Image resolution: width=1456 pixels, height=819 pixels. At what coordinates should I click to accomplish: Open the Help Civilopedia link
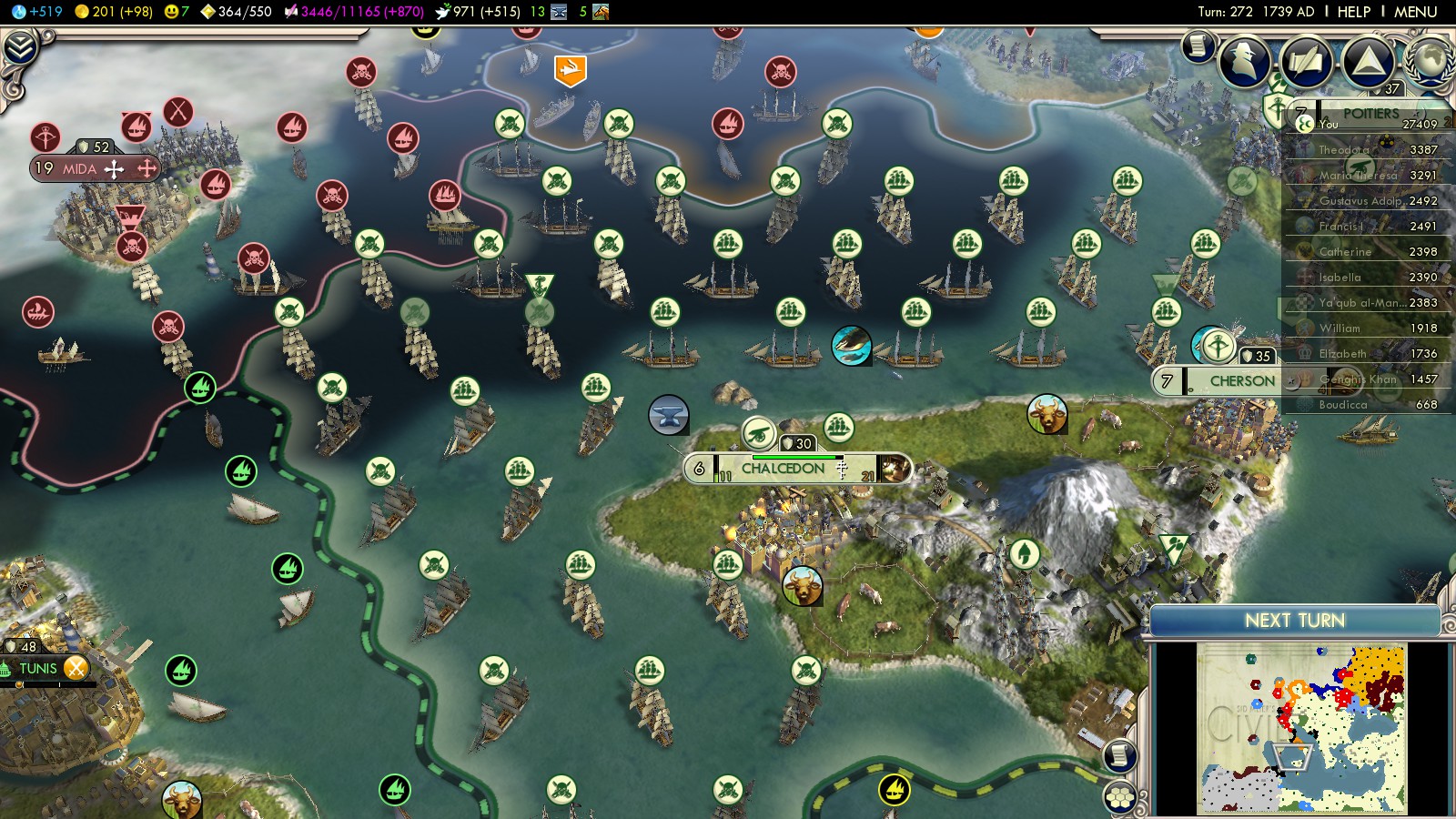pyautogui.click(x=1353, y=12)
